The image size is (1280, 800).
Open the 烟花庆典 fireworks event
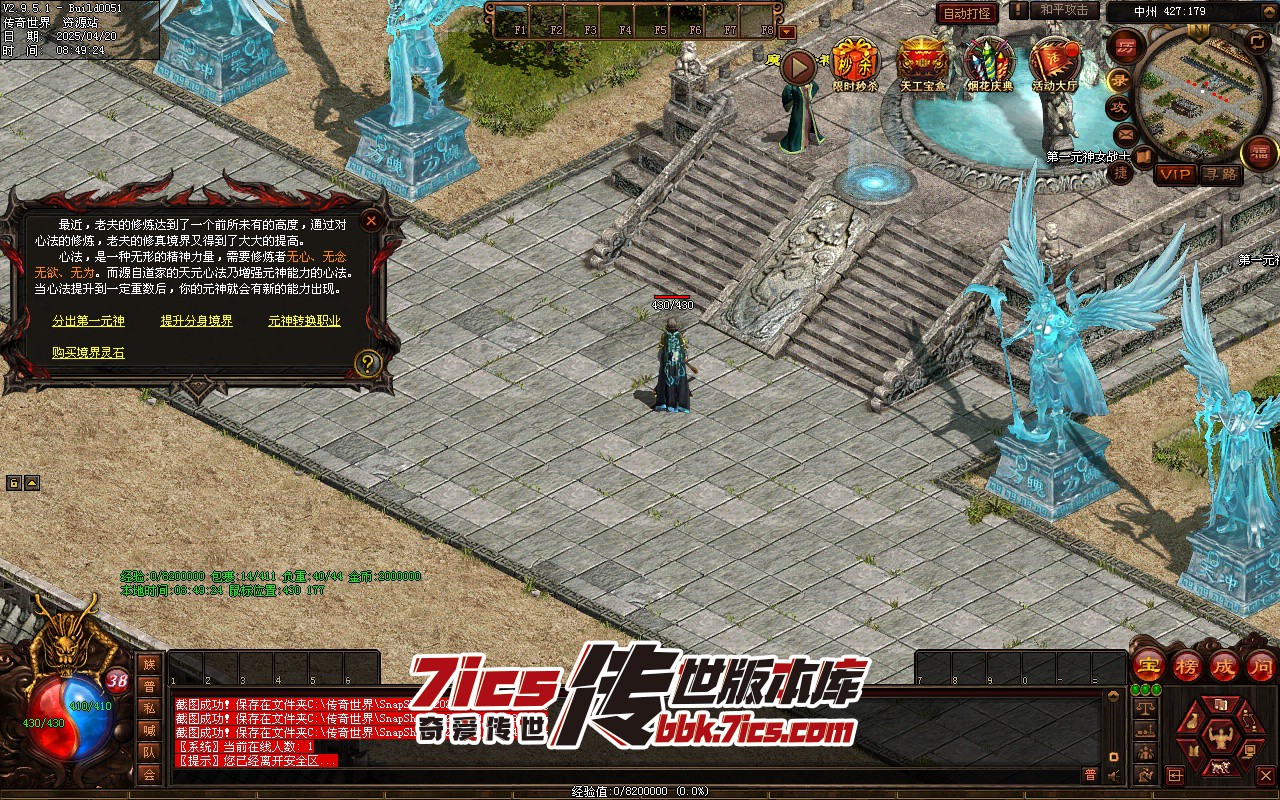989,62
